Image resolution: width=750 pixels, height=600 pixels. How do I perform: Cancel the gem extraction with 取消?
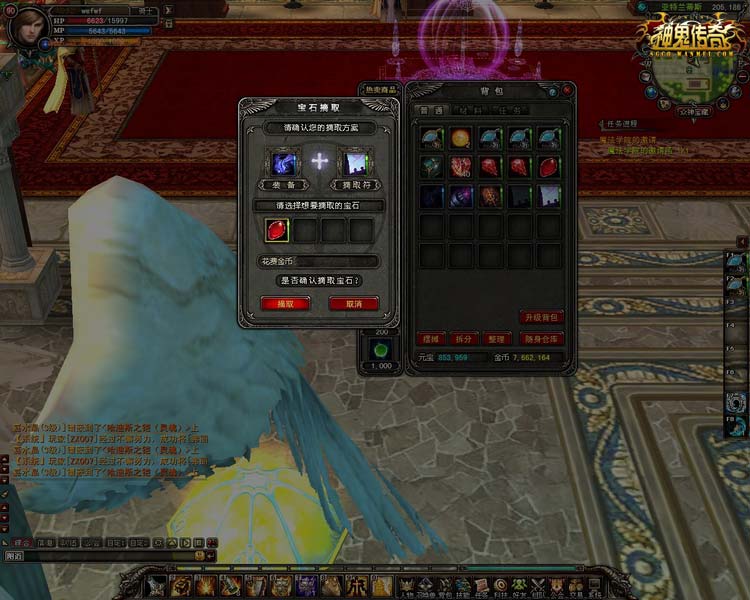(353, 303)
